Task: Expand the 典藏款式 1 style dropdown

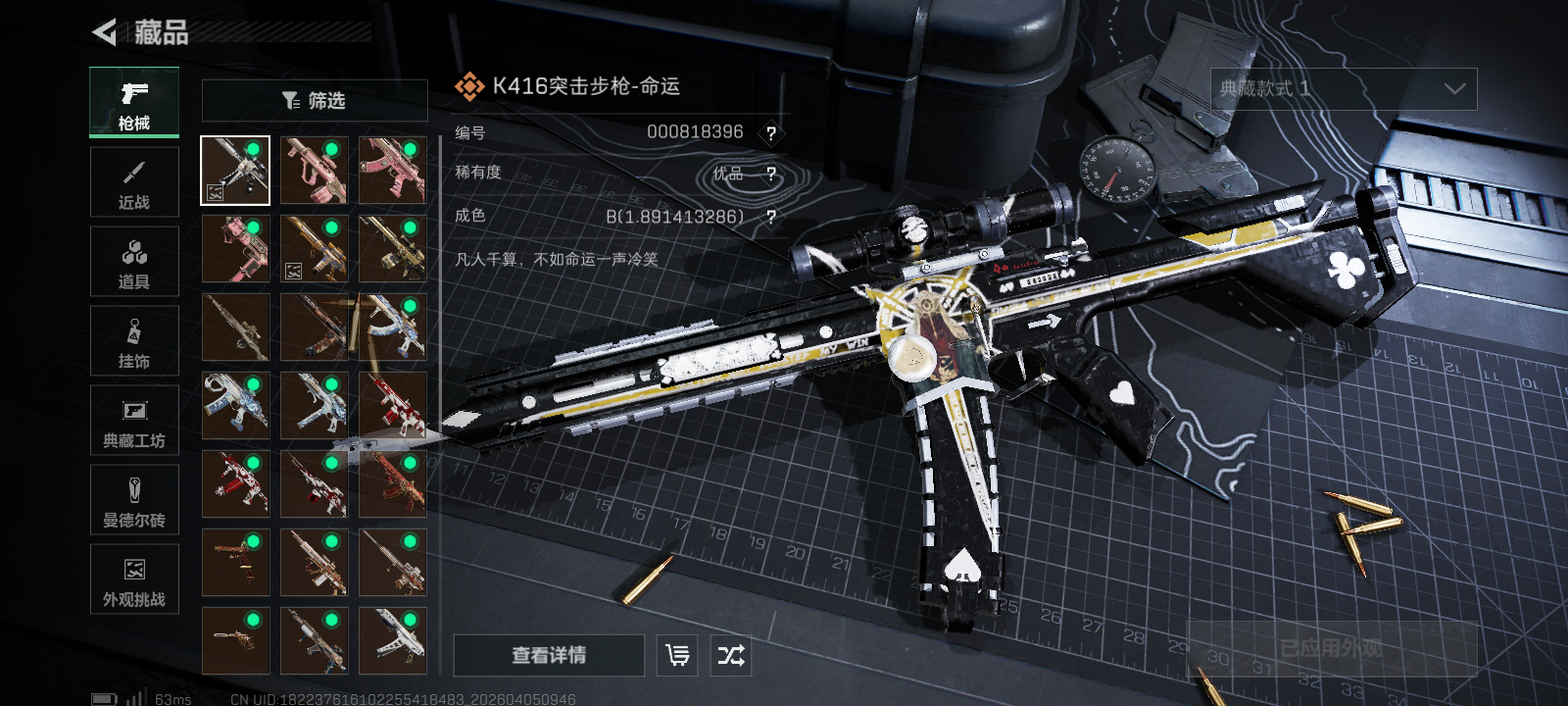Action: tap(1344, 89)
